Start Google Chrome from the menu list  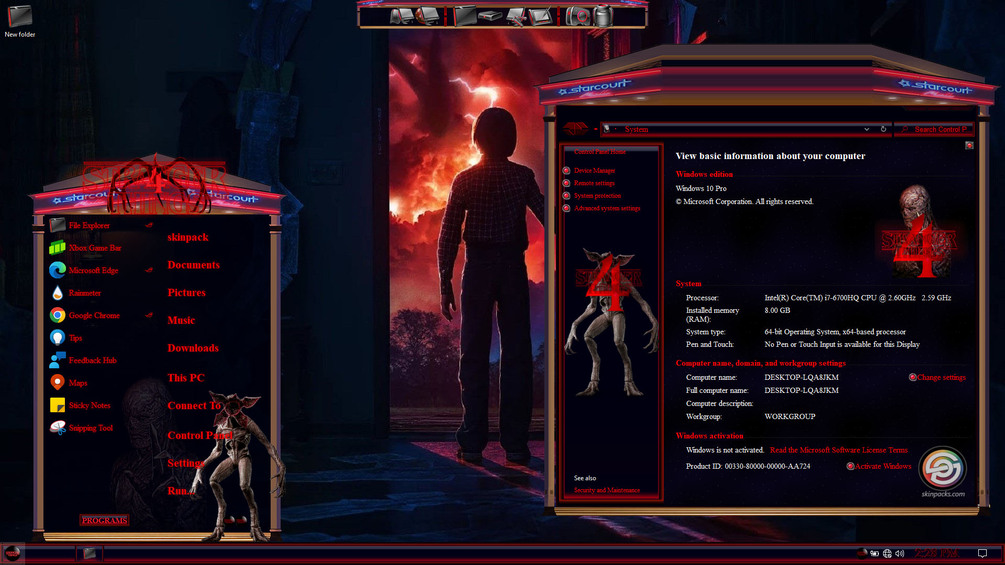[x=93, y=316]
